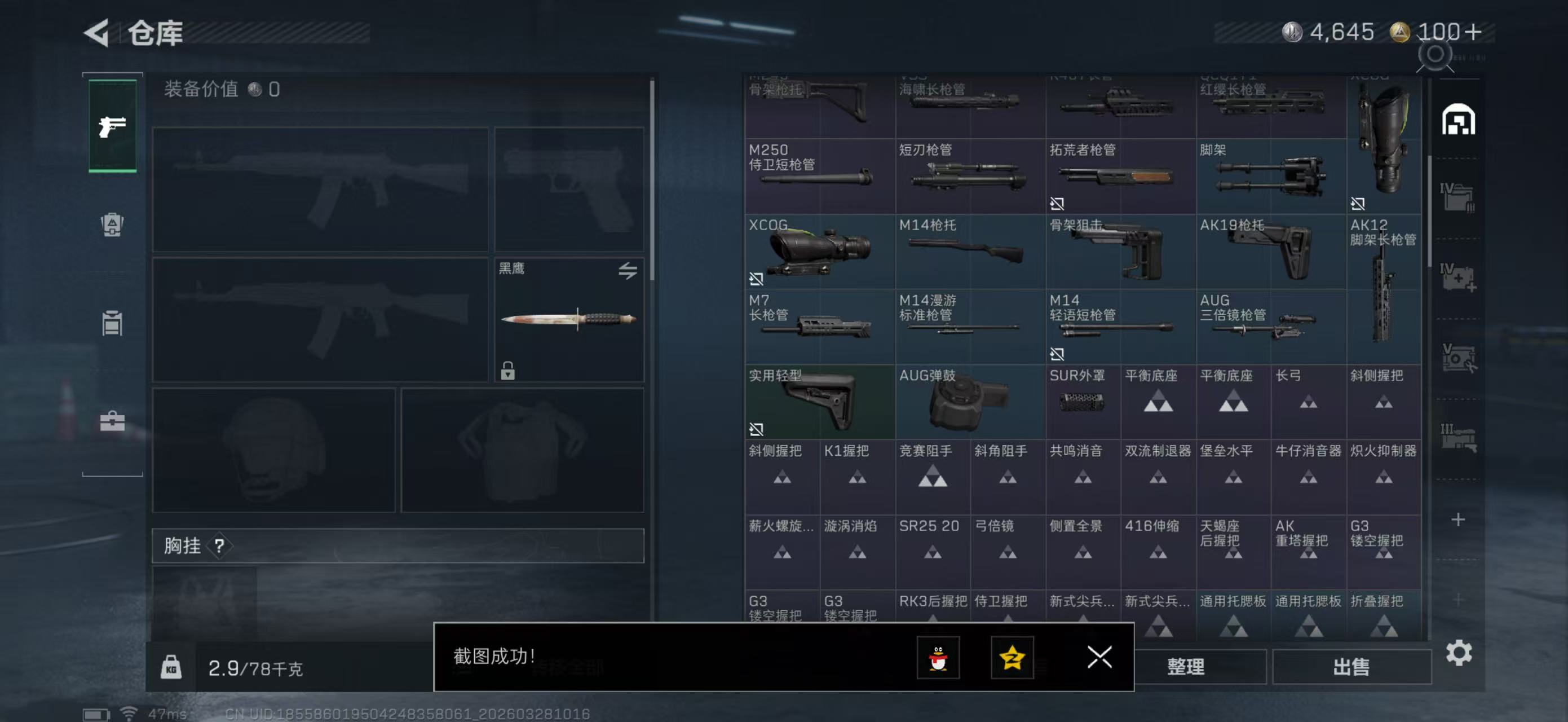This screenshot has width=1568, height=722.
Task: Open the chest rig gear tab in left sidebar
Action: pyautogui.click(x=112, y=225)
